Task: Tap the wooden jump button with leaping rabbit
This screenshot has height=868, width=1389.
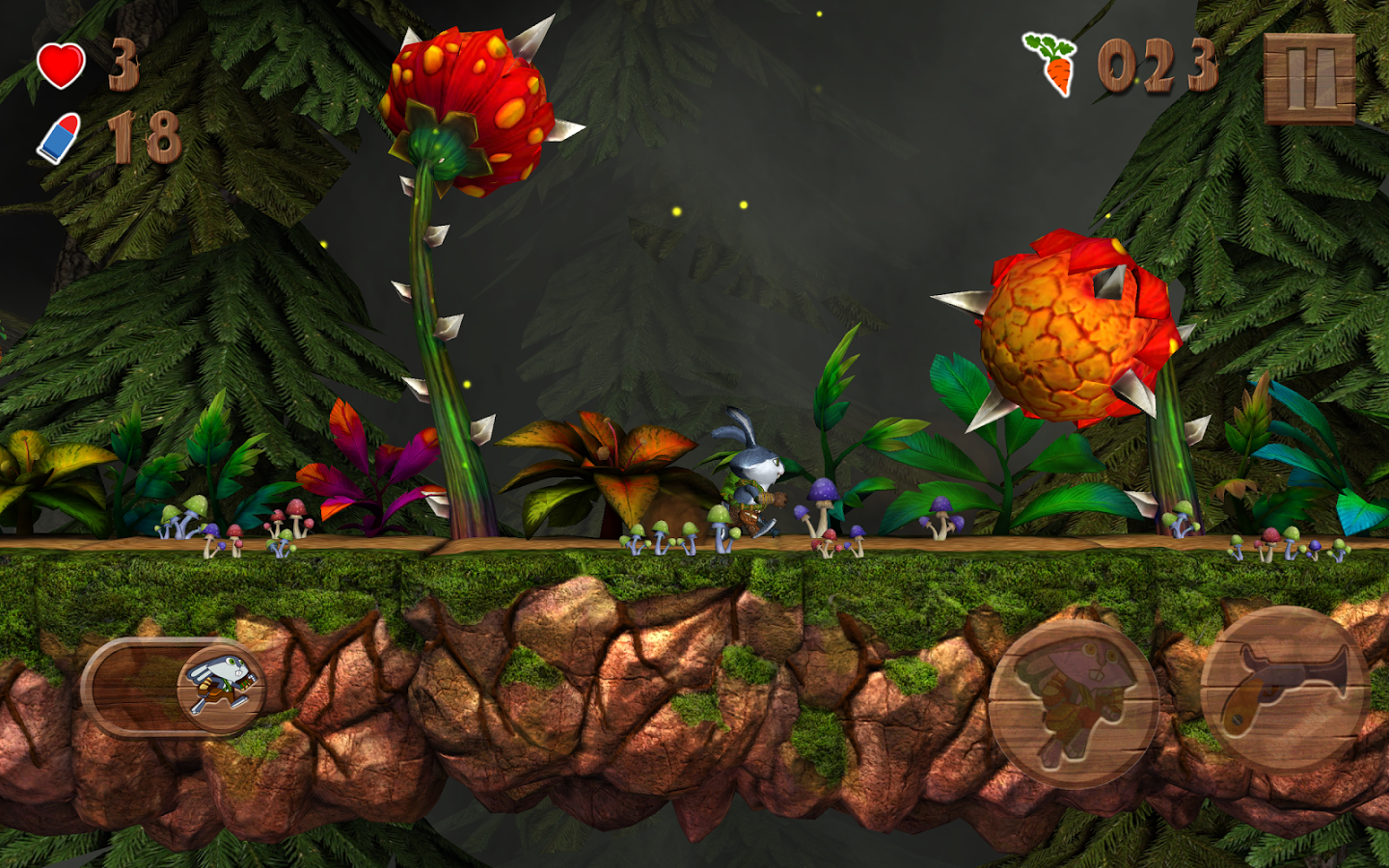Action: click(x=1073, y=704)
